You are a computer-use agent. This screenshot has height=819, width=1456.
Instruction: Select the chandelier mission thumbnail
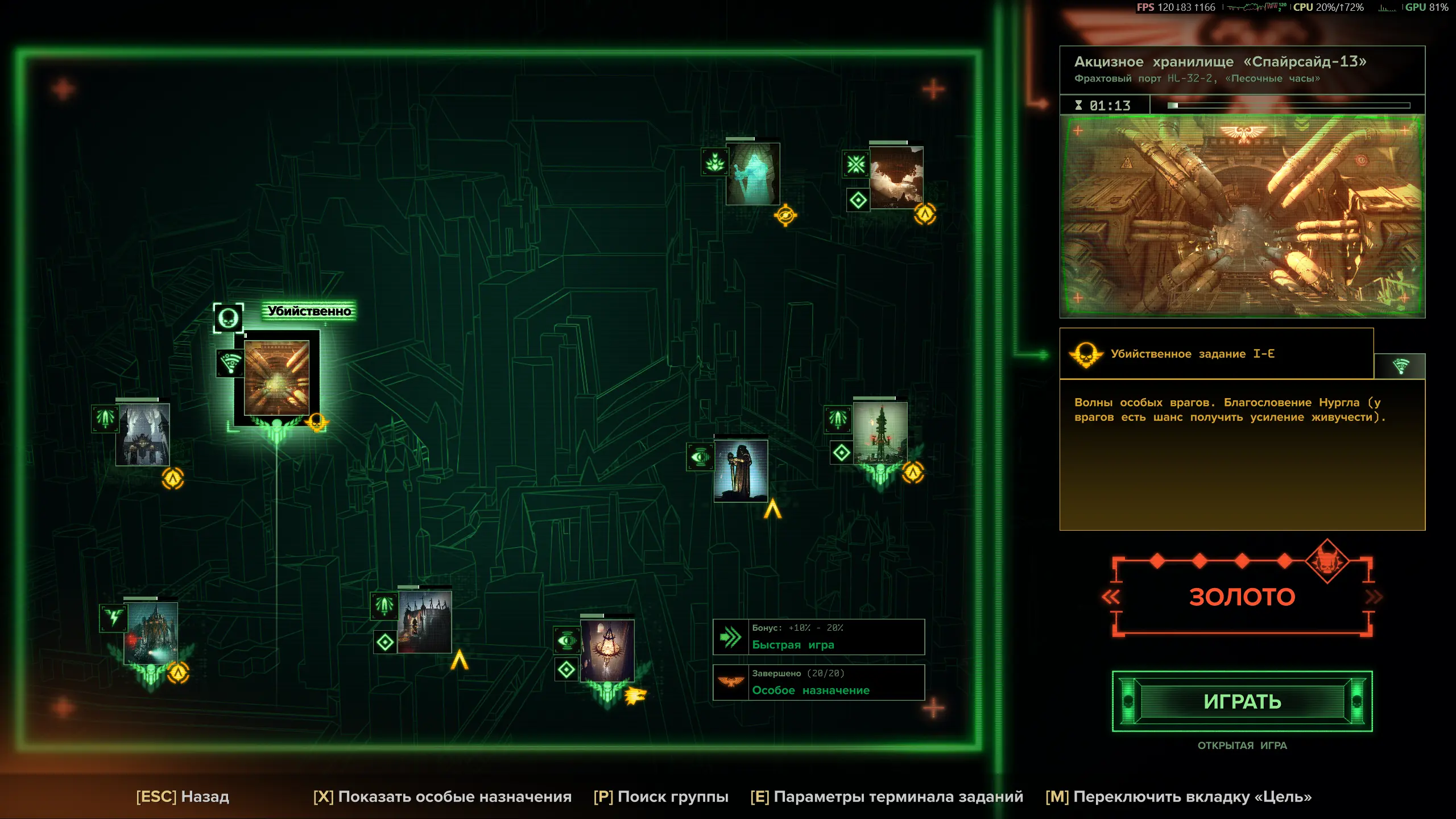click(607, 651)
